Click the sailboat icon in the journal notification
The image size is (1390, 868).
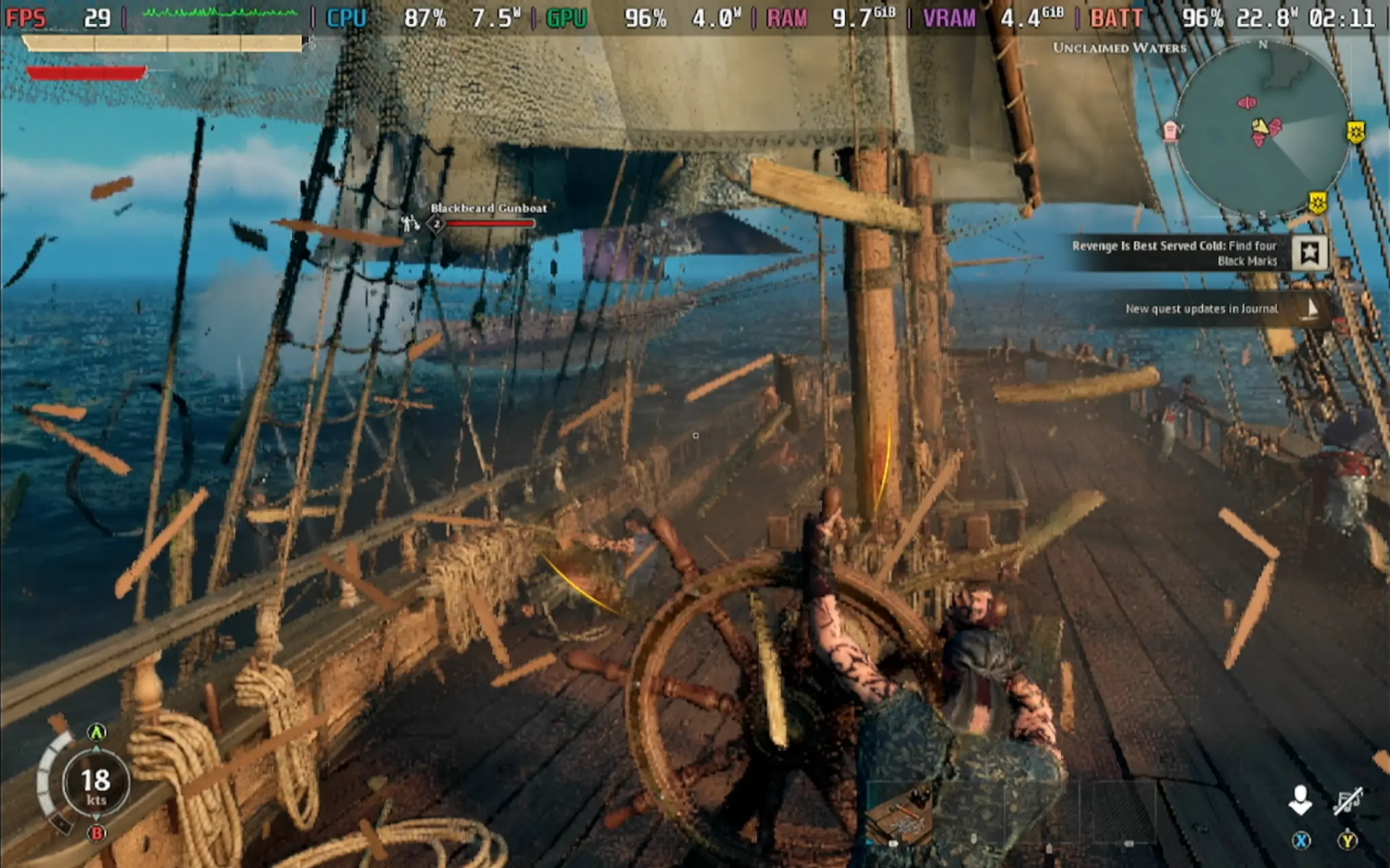[x=1312, y=308]
